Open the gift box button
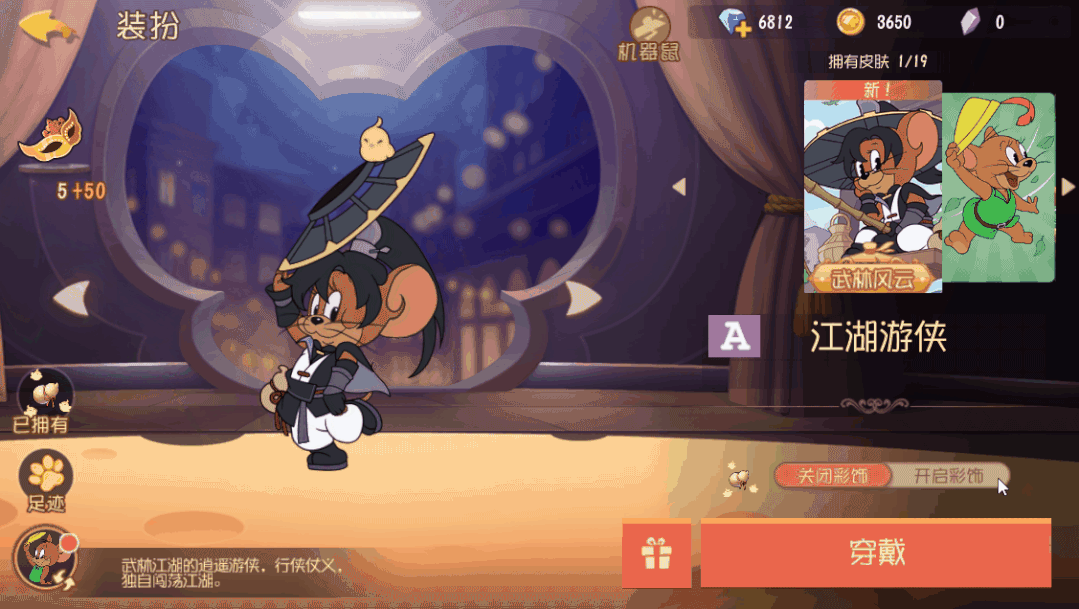Viewport: 1079px width, 609px height. coord(656,553)
